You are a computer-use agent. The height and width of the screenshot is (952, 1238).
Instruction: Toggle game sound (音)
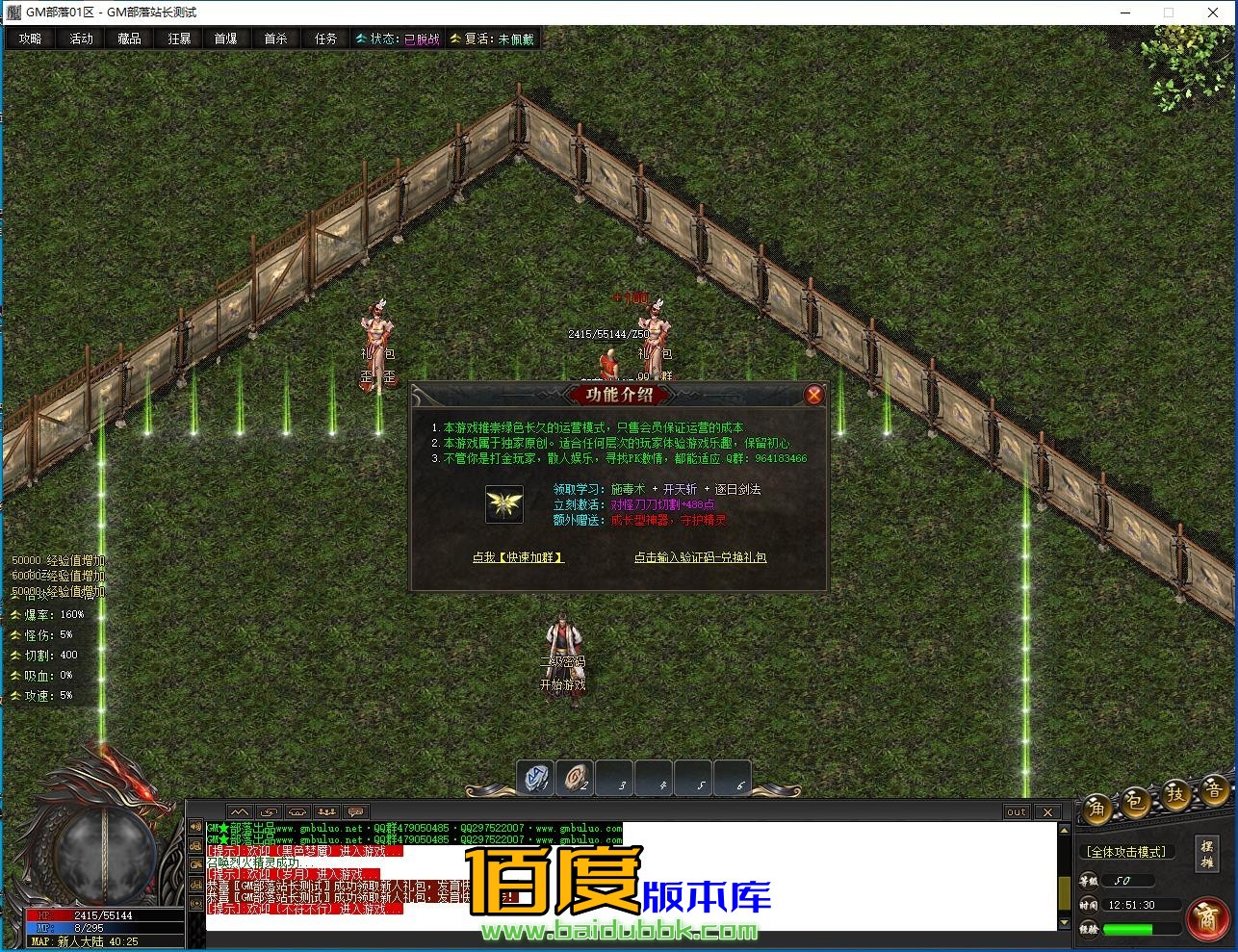(x=1213, y=789)
